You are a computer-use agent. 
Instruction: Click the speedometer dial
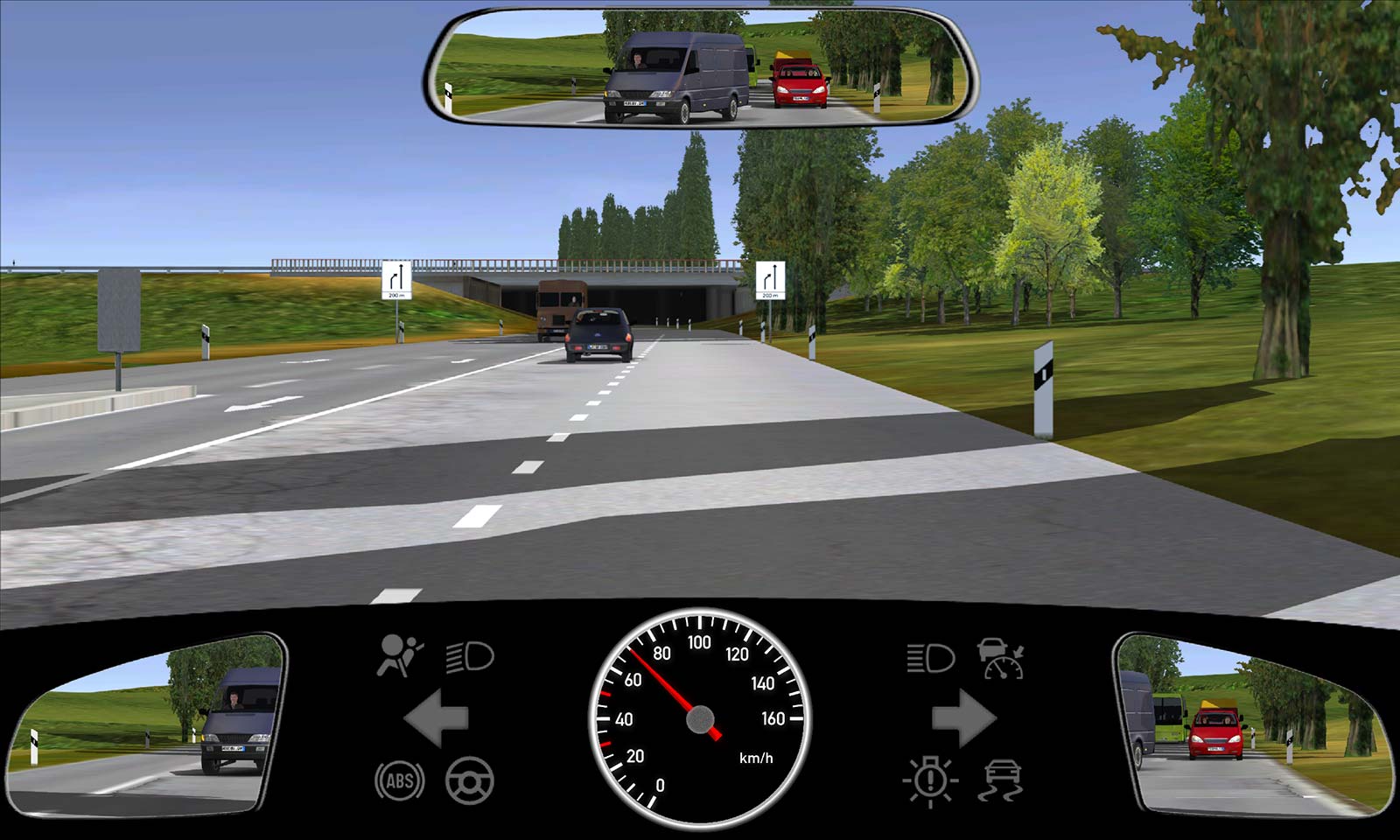pos(699,718)
